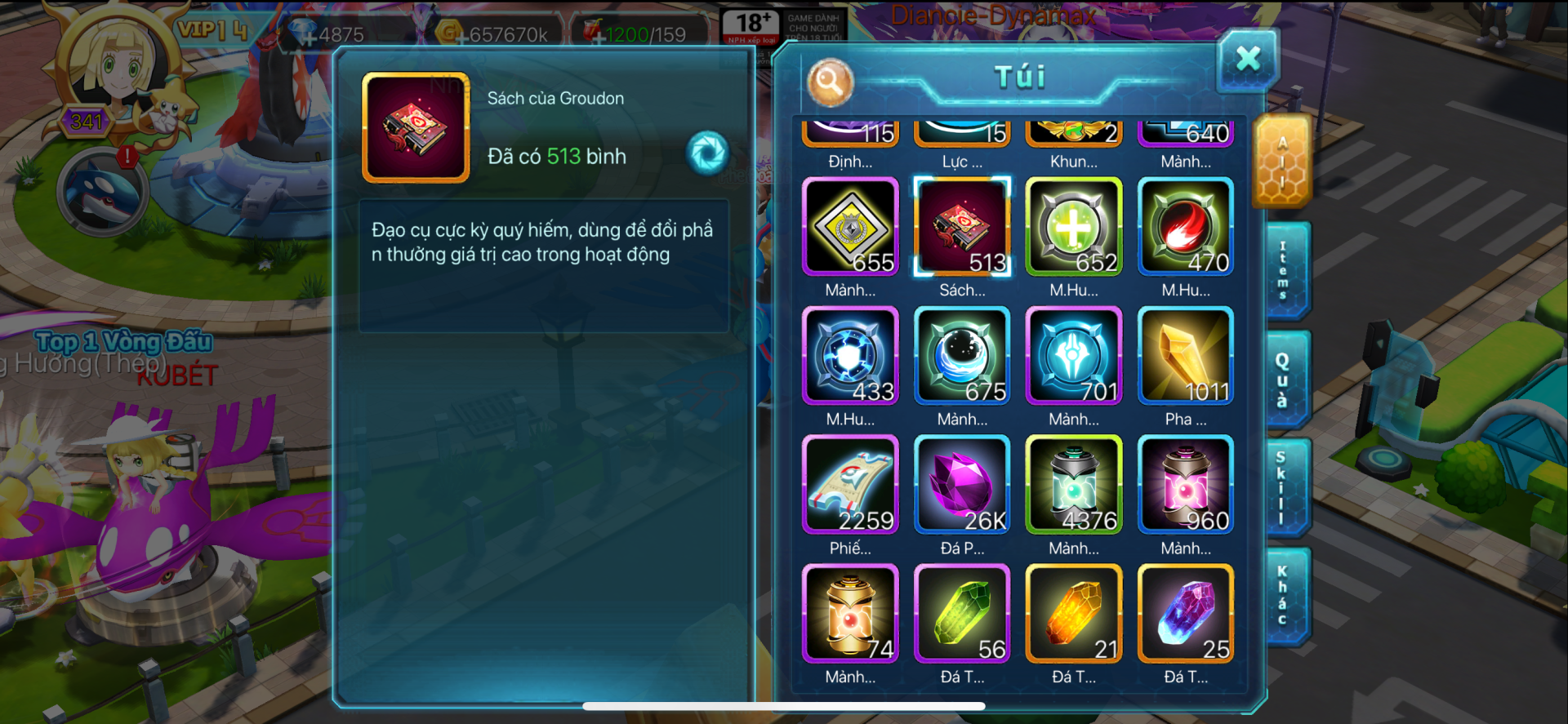Screen dimensions: 1568x724
Task: Close the Túi bag window
Action: tap(1247, 60)
